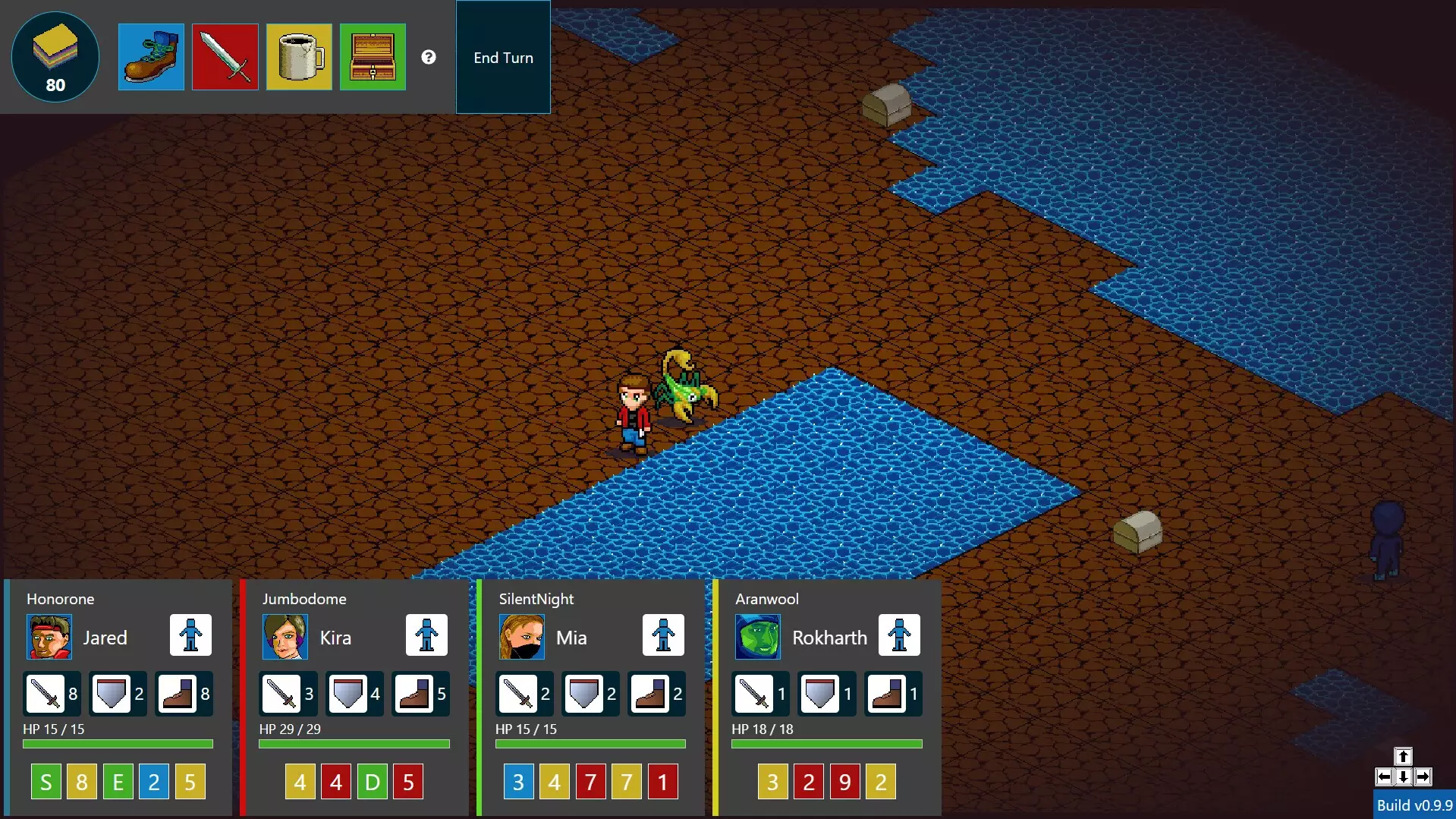This screenshot has width=1456, height=819.
Task: Click the up arrow camera button
Action: [x=1403, y=756]
